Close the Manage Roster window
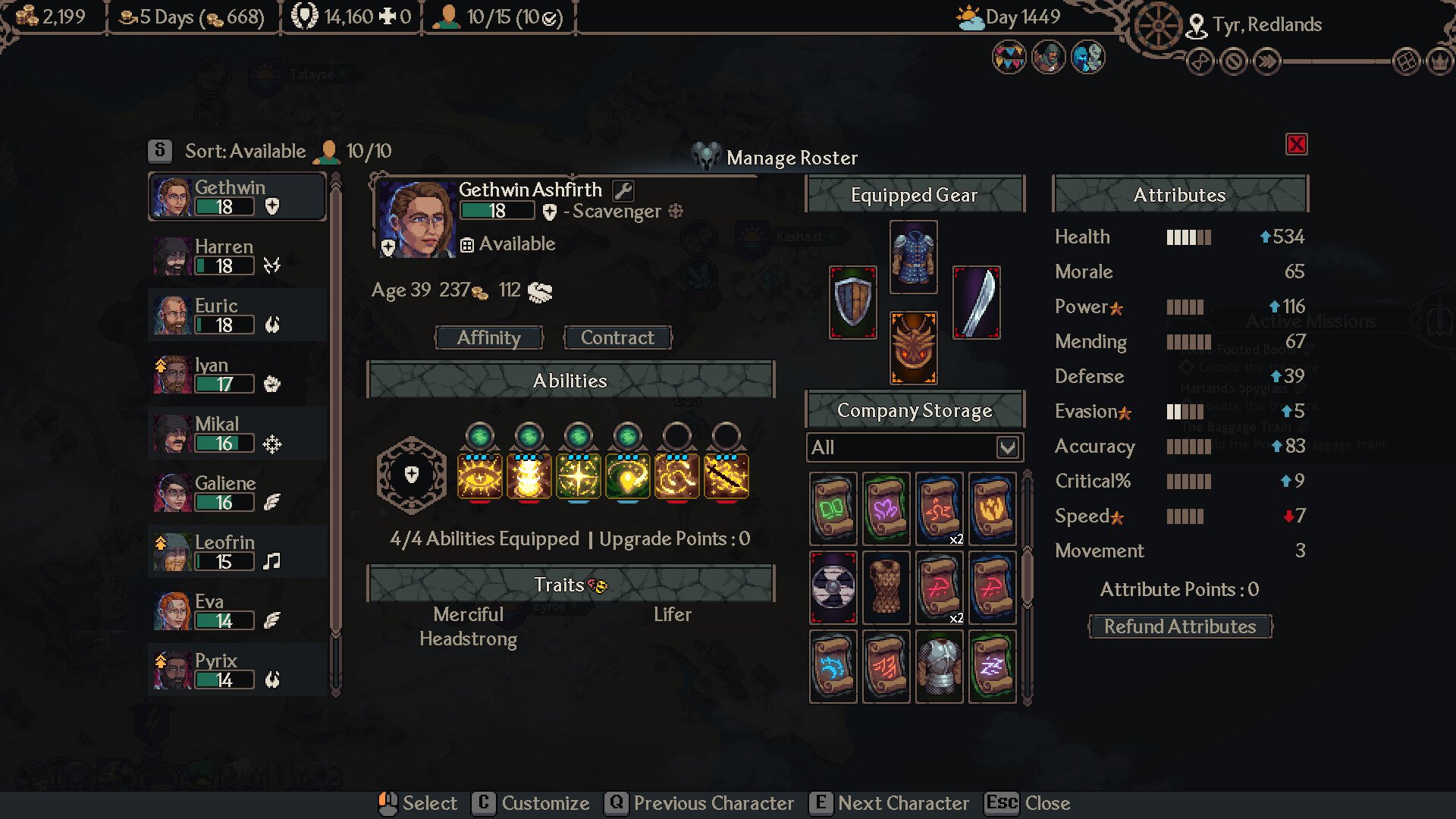Viewport: 1456px width, 819px height. tap(1296, 144)
